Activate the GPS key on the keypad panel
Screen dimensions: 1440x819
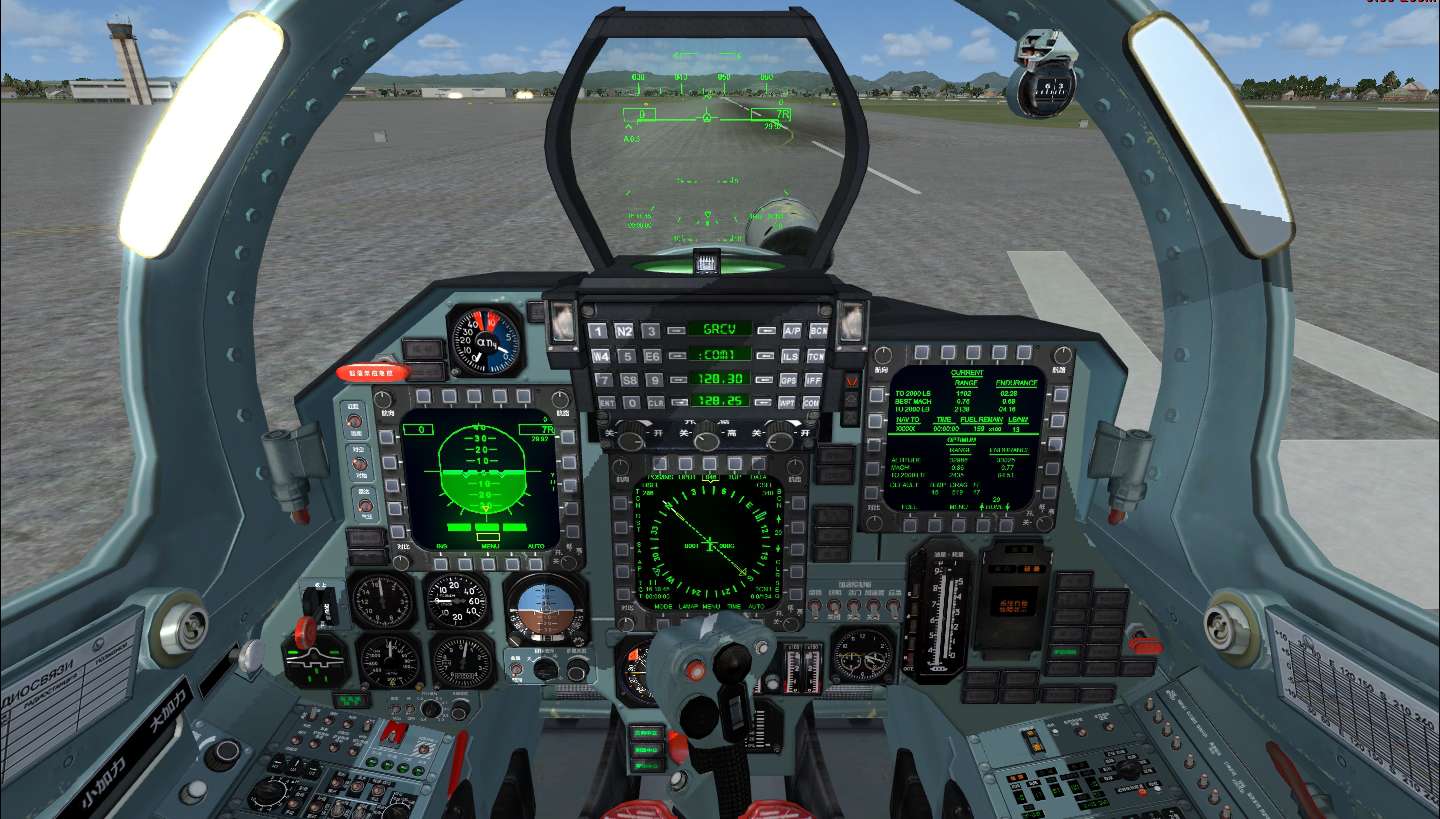790,380
